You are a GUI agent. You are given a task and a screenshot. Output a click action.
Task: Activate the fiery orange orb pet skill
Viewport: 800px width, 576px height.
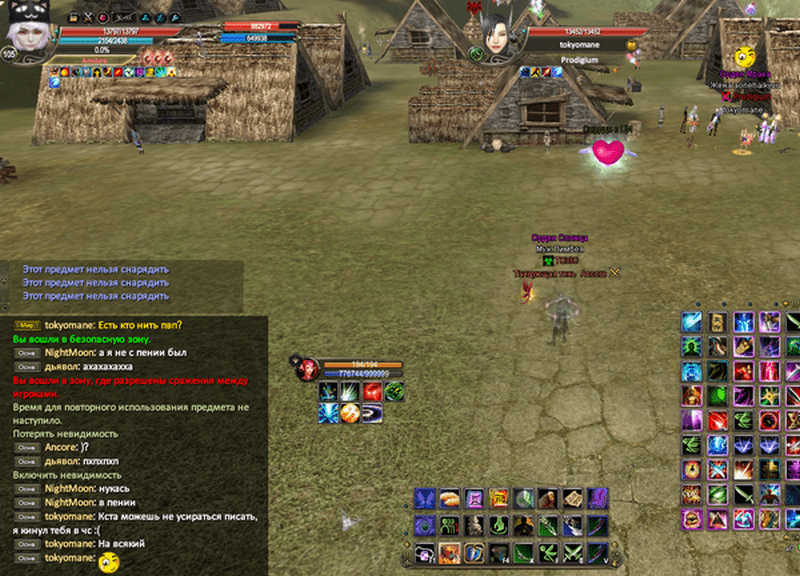tap(350, 412)
